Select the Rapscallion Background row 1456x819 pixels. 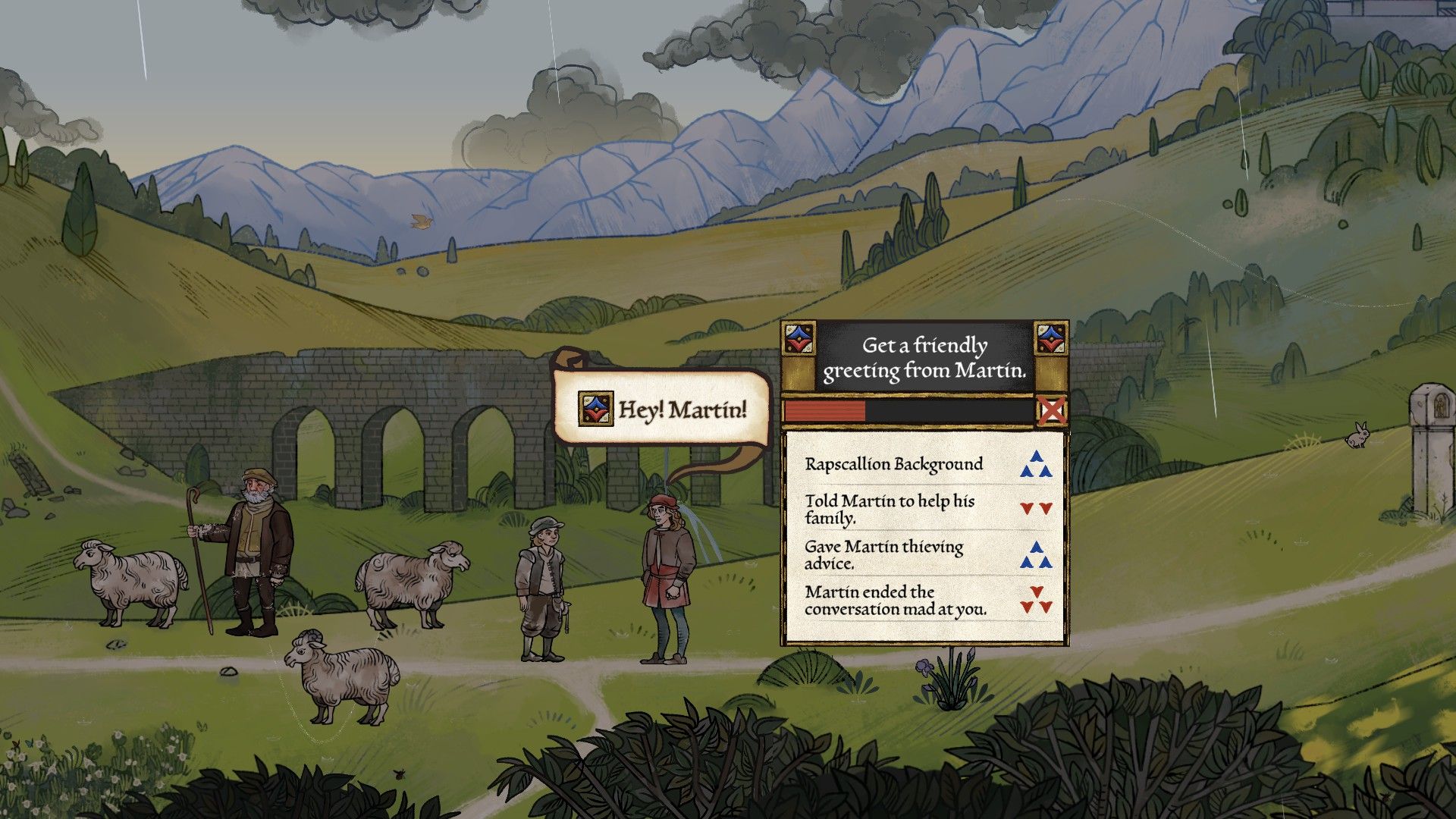point(925,464)
